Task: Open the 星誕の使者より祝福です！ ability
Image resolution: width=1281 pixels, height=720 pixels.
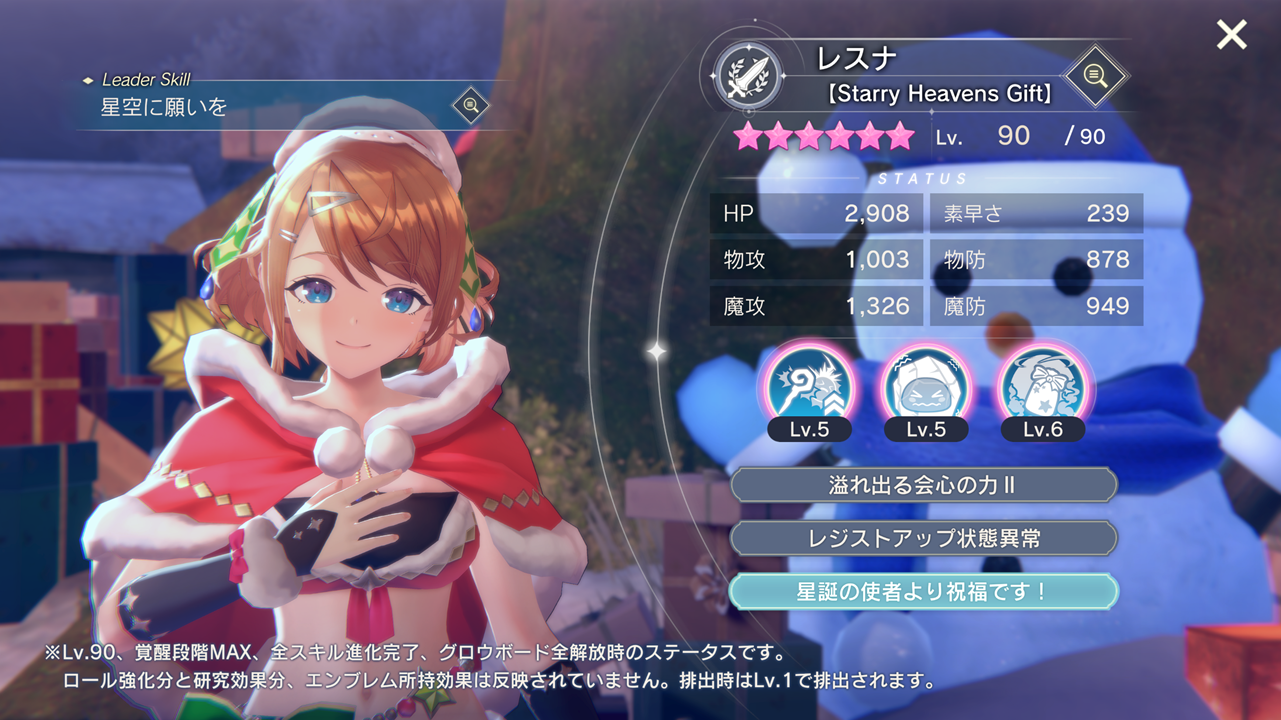Action: pos(923,591)
